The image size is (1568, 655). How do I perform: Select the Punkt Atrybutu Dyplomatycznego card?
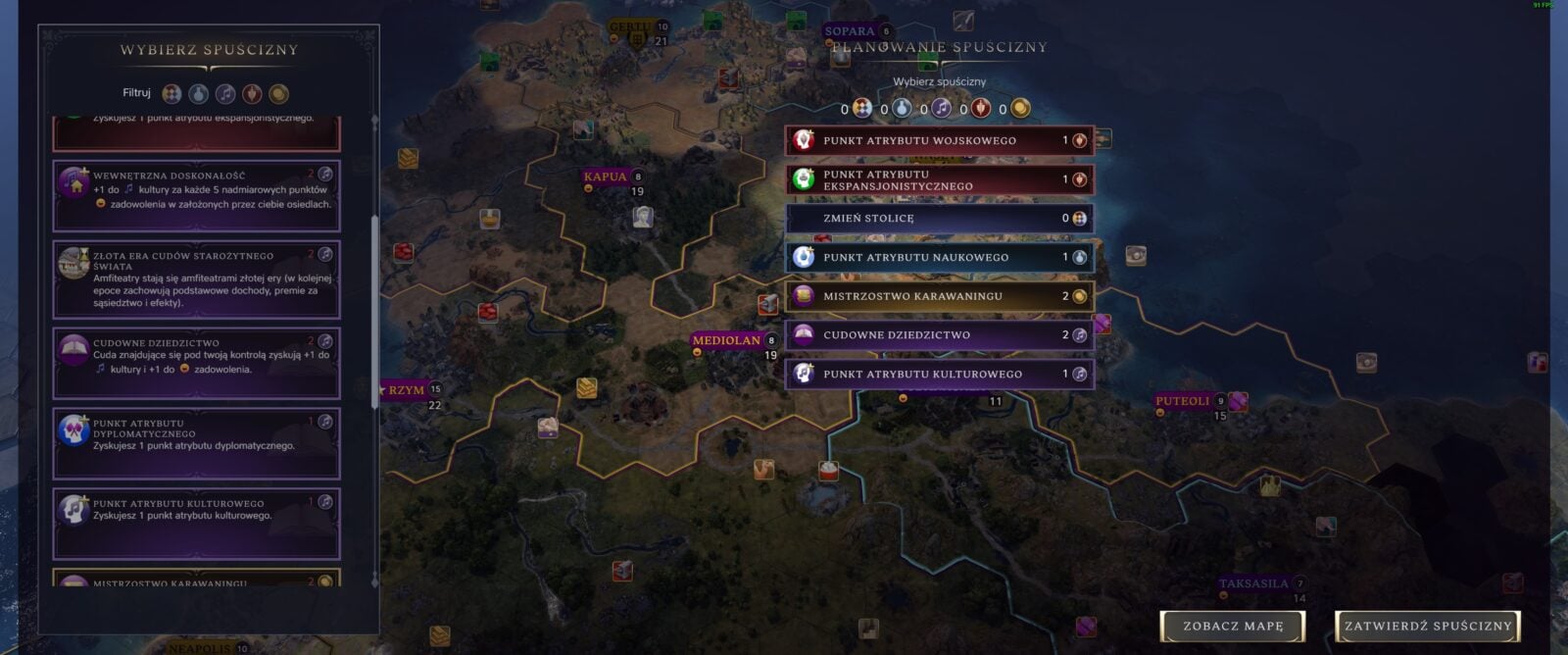click(196, 444)
